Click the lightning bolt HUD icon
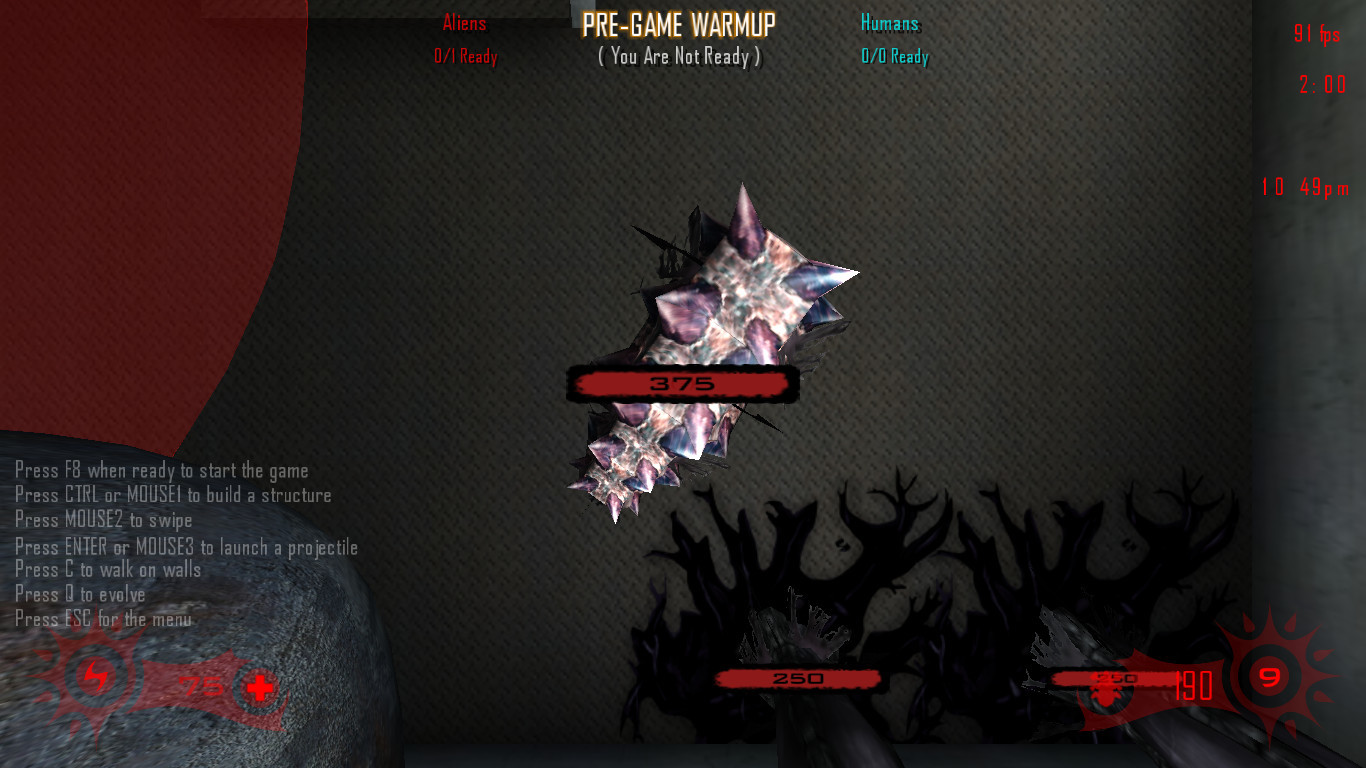Viewport: 1366px width, 768px height. coord(98,677)
